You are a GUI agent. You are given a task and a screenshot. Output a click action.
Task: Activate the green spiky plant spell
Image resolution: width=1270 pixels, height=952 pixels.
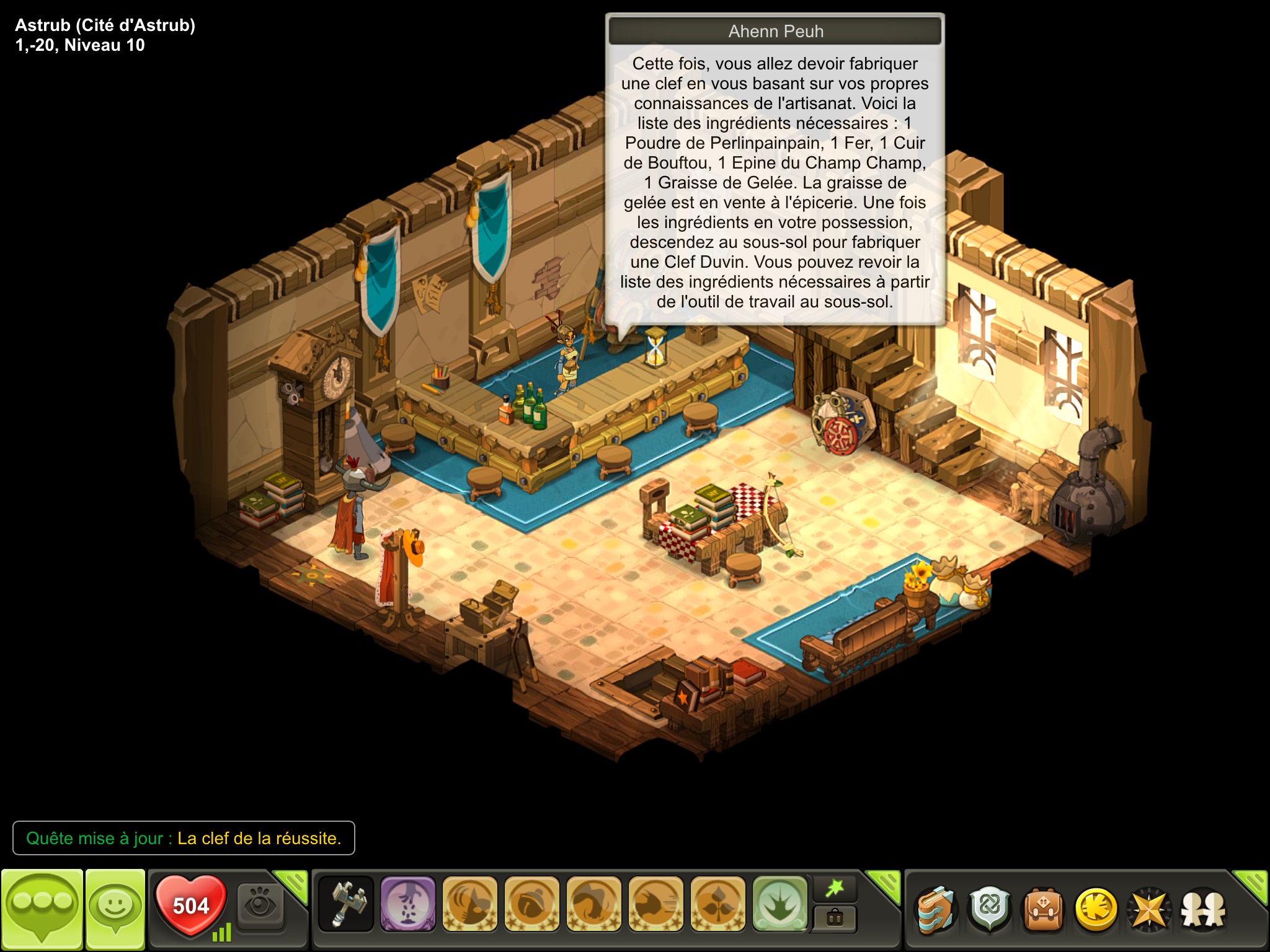click(x=779, y=904)
